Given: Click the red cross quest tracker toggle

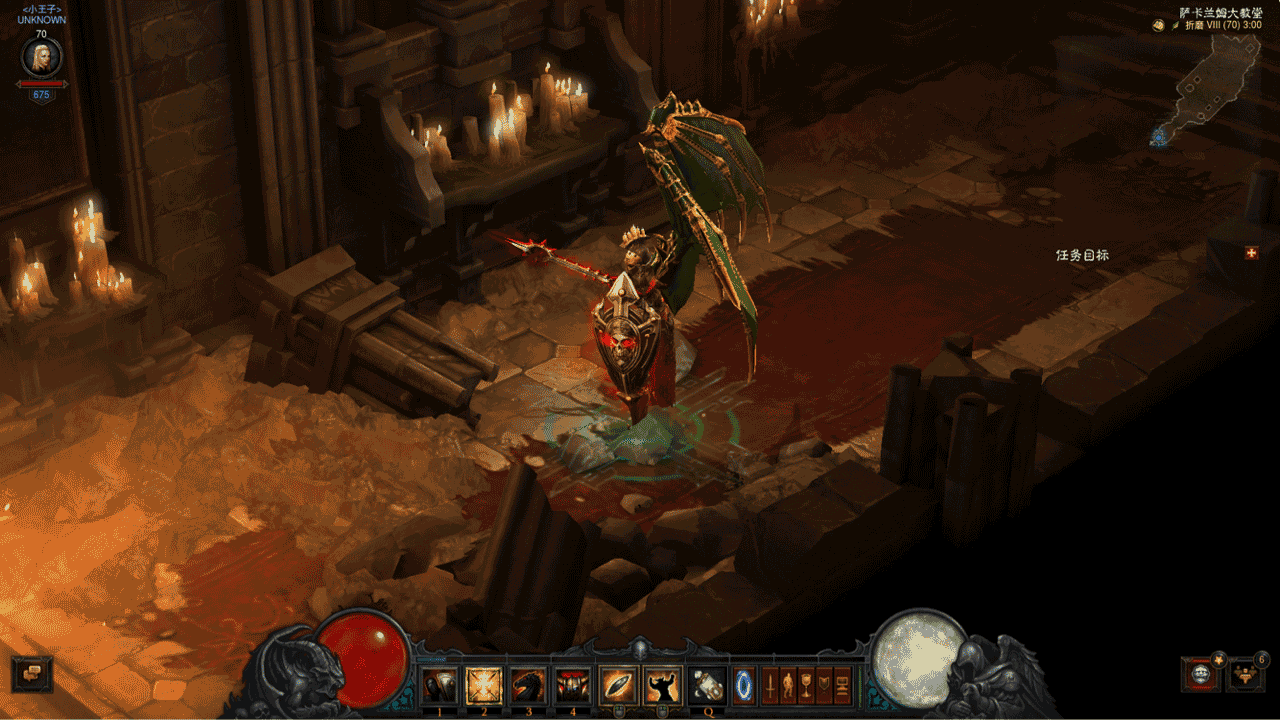Looking at the screenshot, I should click(x=1251, y=253).
